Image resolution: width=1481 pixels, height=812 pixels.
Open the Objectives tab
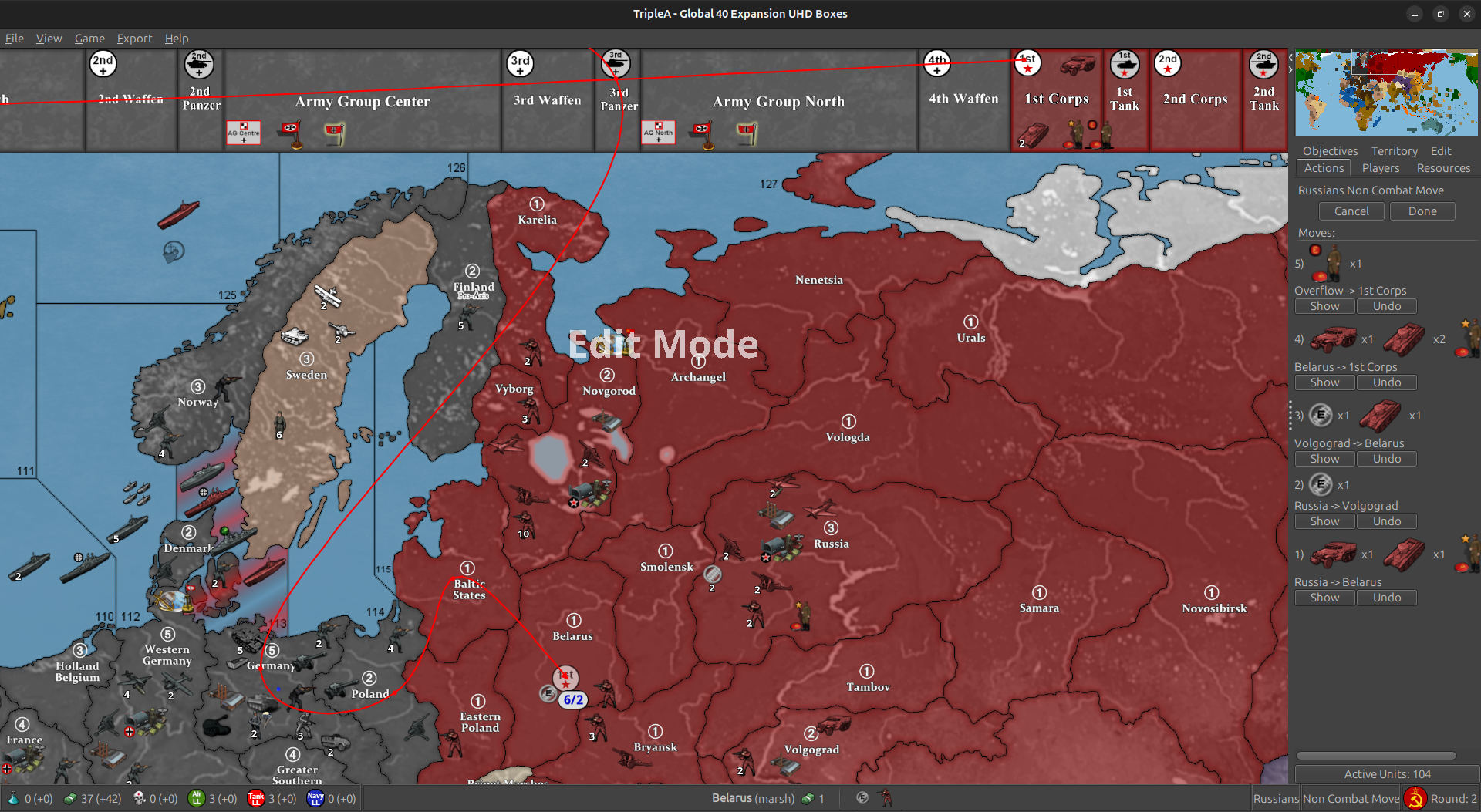click(1329, 150)
